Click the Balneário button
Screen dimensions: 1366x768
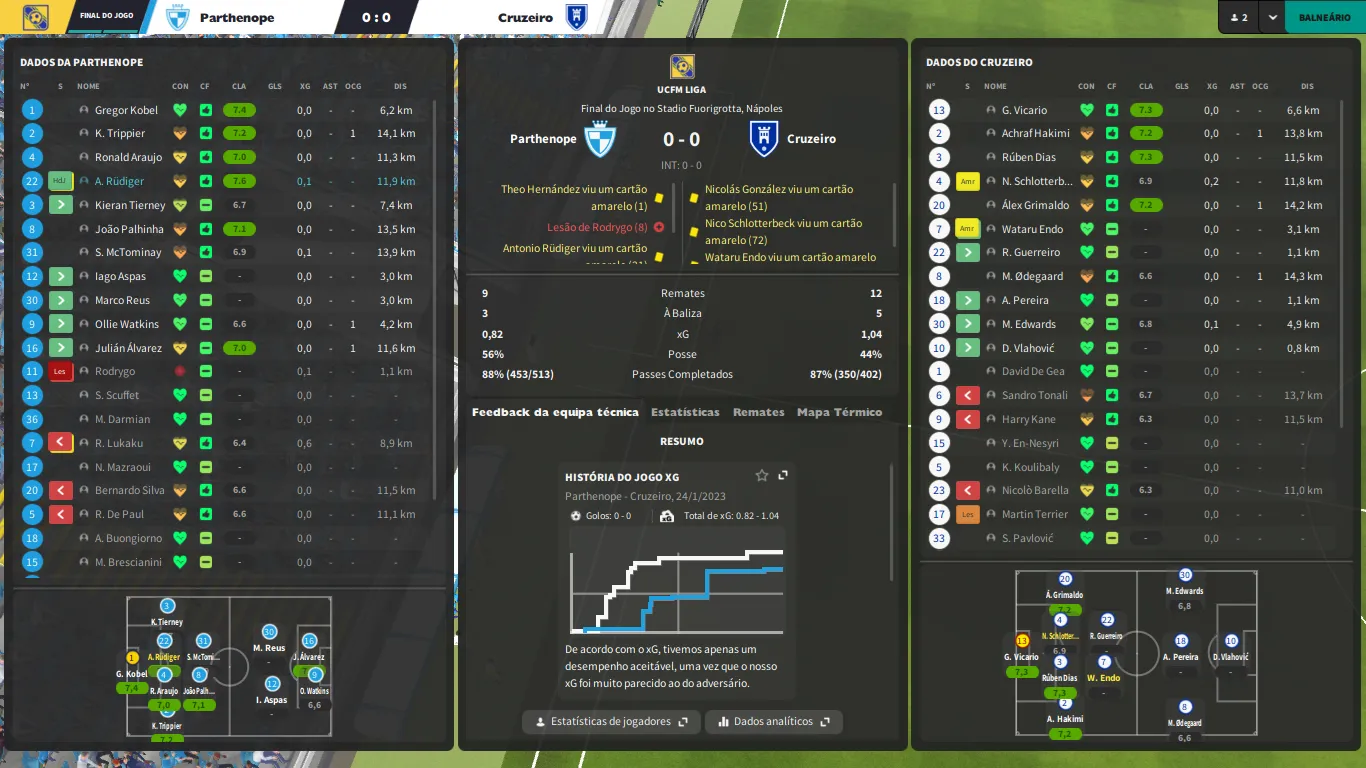point(1324,17)
